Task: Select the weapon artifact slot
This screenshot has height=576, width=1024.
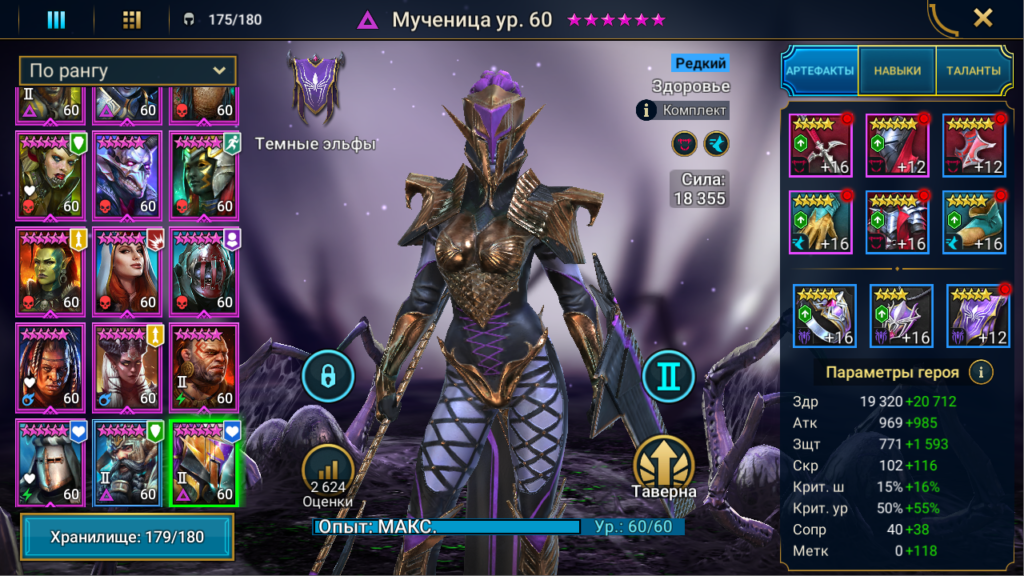Action: [821, 145]
